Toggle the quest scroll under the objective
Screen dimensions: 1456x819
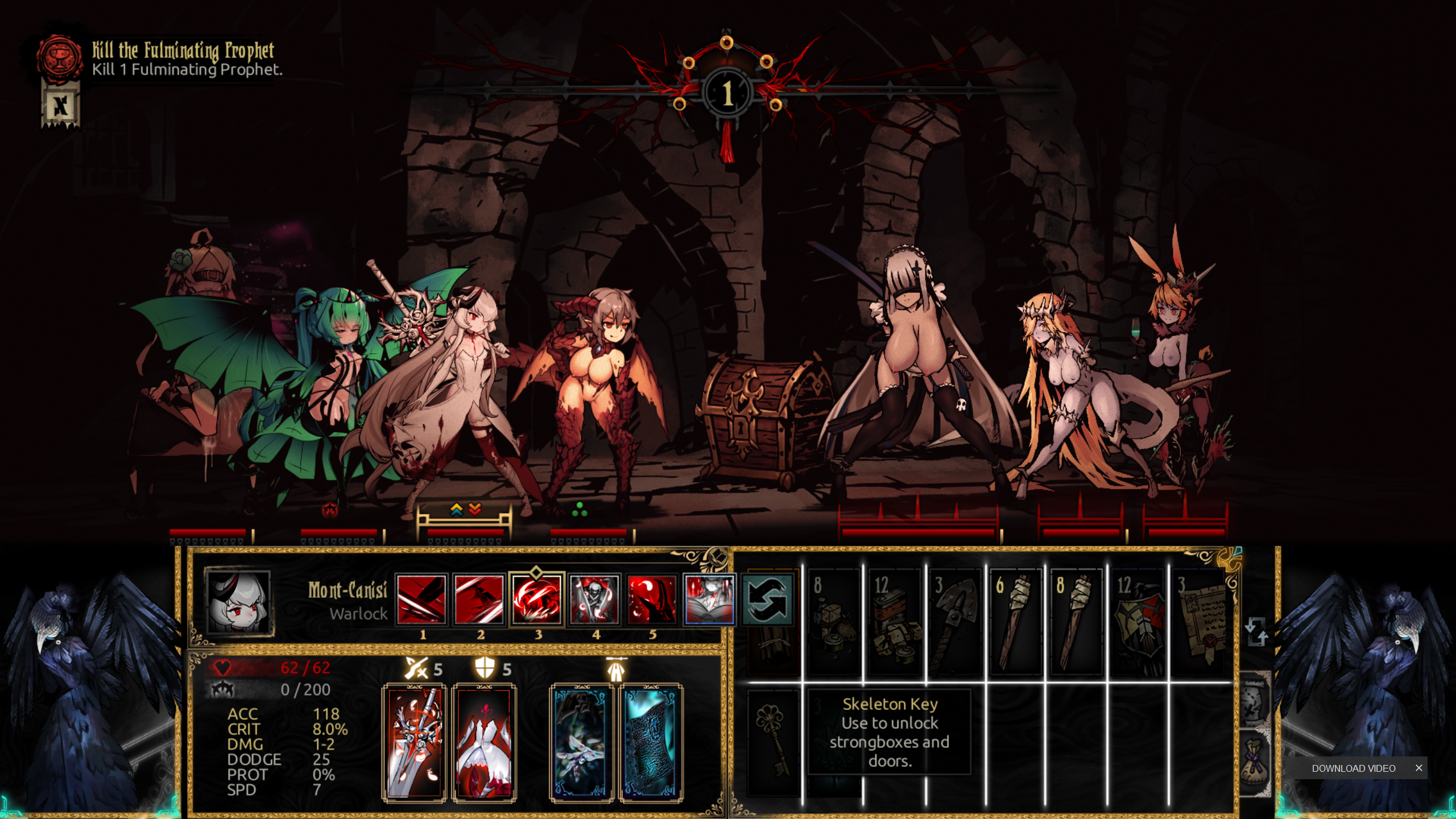60,106
